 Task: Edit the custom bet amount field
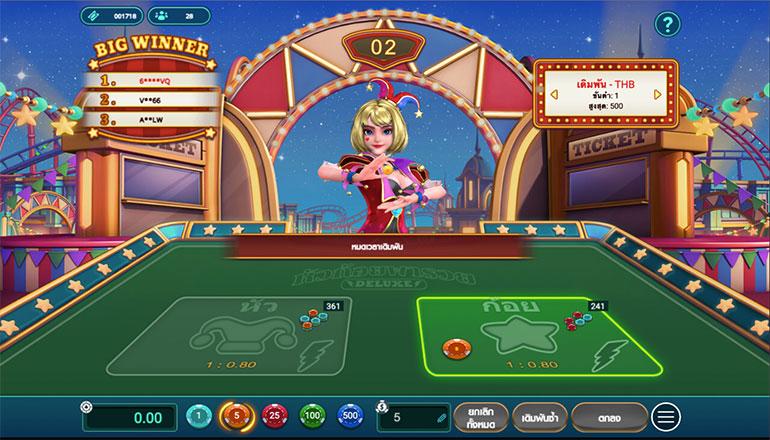414,417
